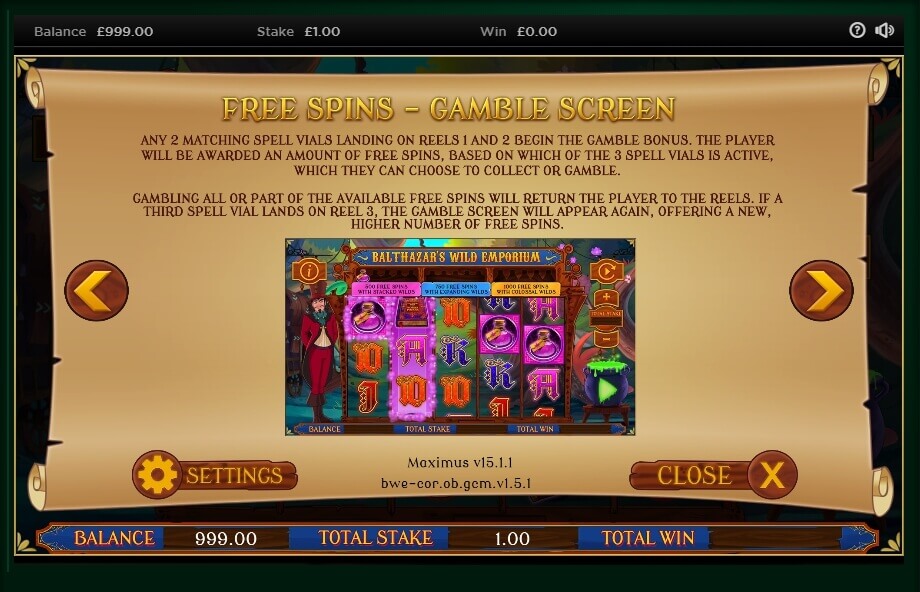Open the help question mark icon
The height and width of the screenshot is (592, 920).
[x=857, y=30]
